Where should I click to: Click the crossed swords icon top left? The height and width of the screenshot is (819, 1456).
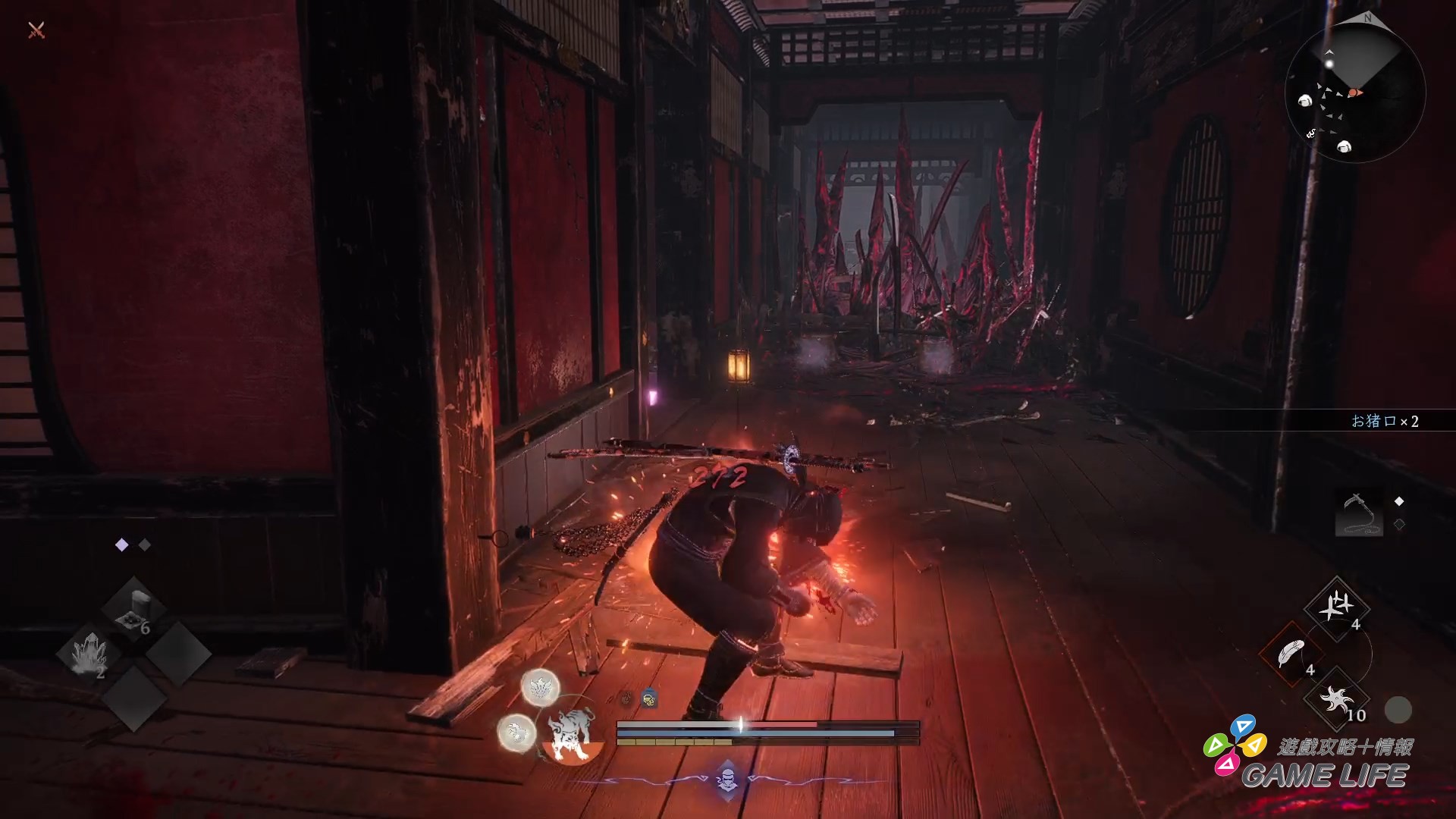coord(34,32)
